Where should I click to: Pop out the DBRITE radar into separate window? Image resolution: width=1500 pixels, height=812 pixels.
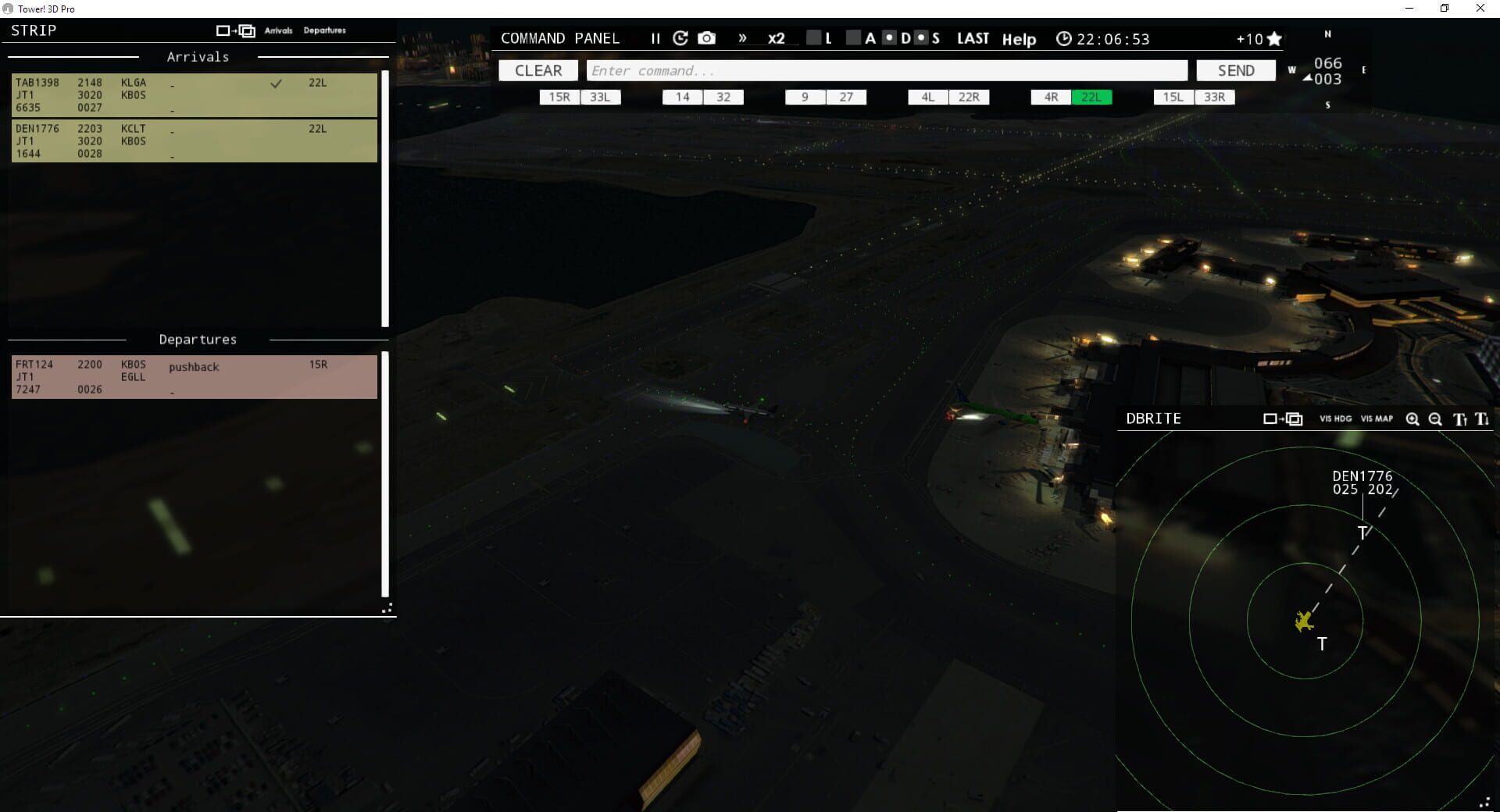[1284, 419]
